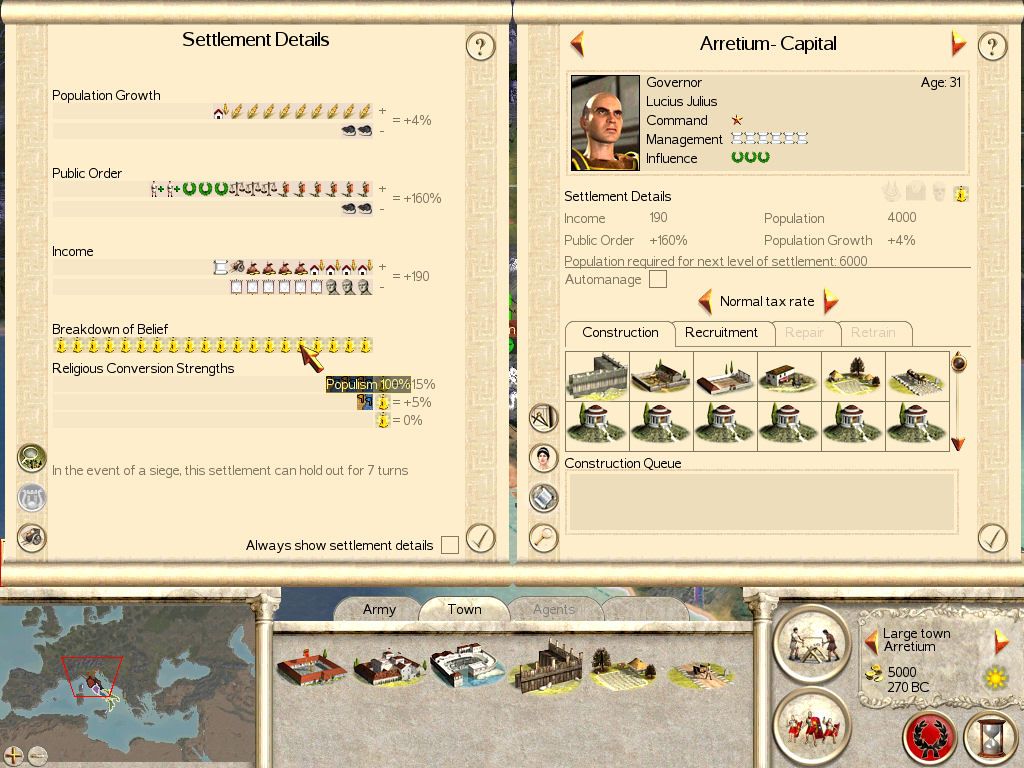Image resolution: width=1024 pixels, height=768 pixels.
Task: Confirm and close the Settlement Details scroll
Action: (x=480, y=538)
